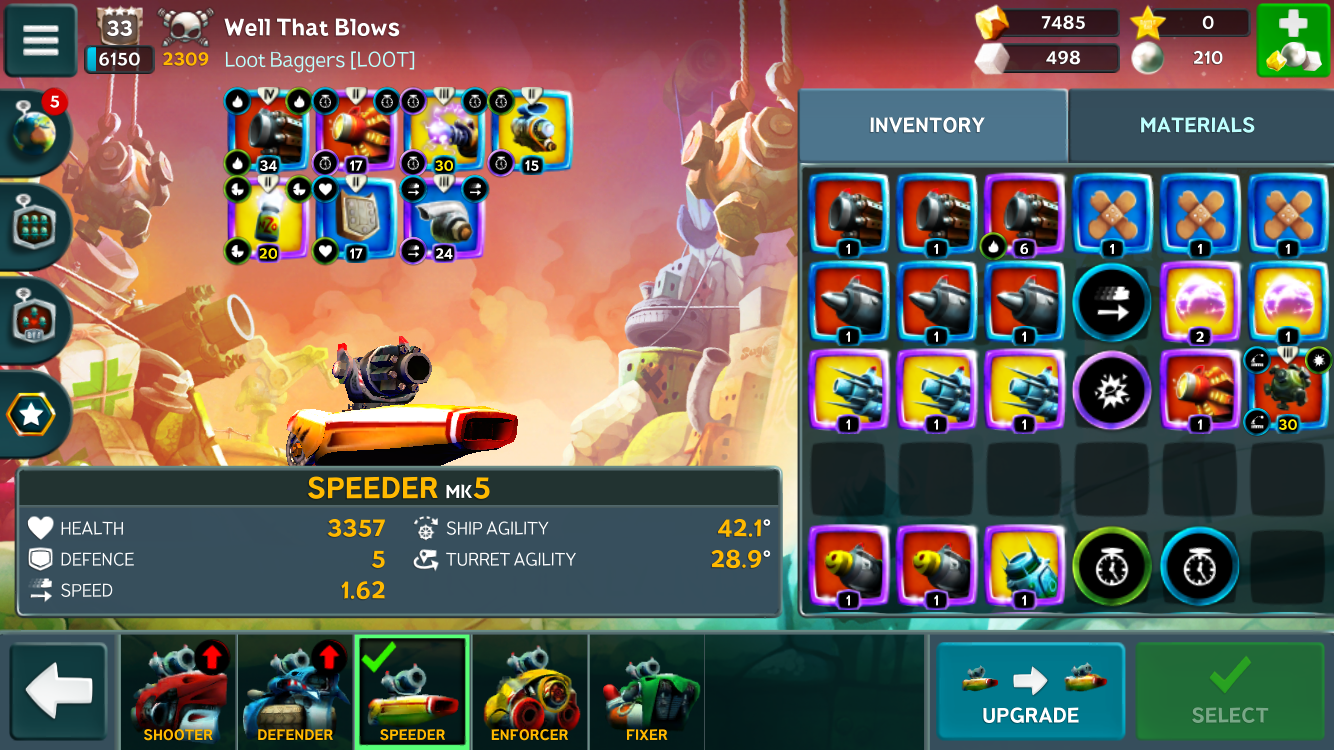This screenshot has height=750, width=1334.
Task: Open the Inventory tab
Action: coord(926,125)
